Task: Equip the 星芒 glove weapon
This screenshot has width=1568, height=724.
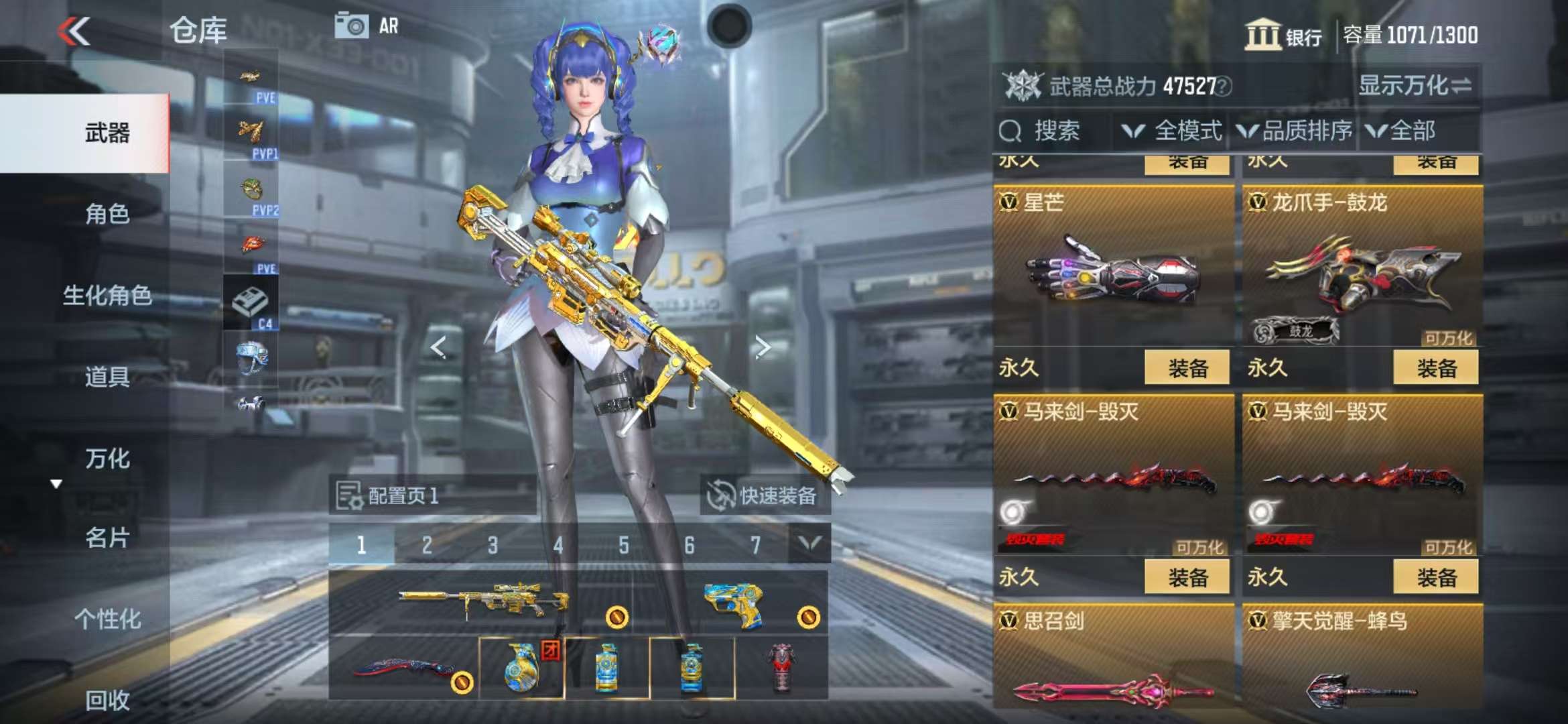Action: 1187,368
